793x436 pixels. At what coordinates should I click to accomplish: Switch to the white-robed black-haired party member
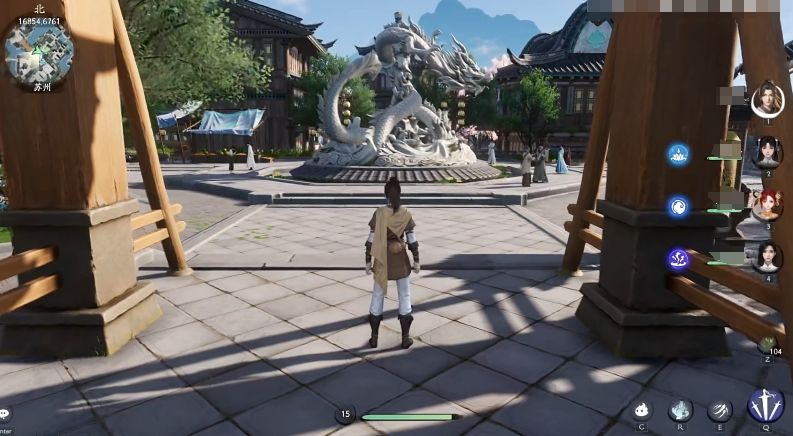click(x=767, y=153)
